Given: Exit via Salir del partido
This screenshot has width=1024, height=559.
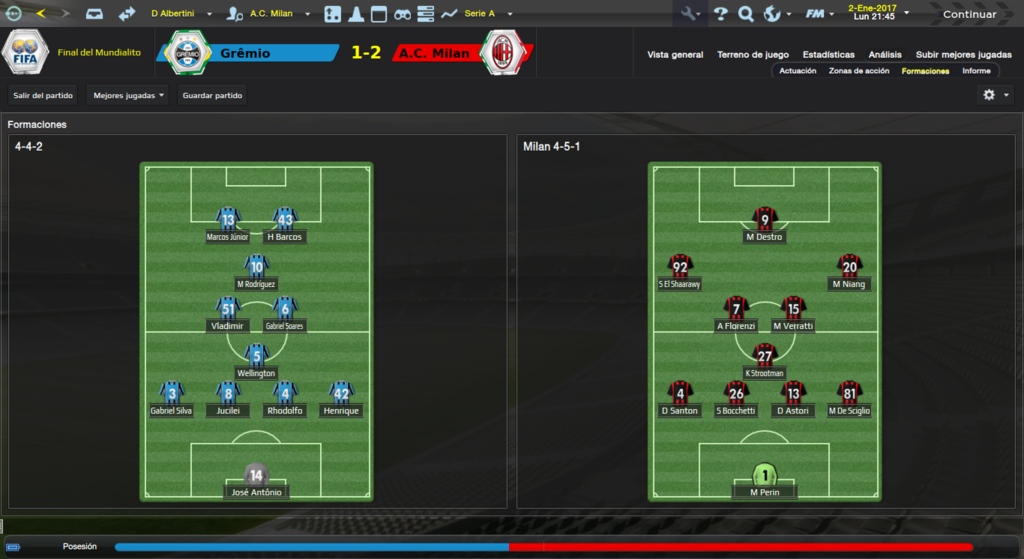Looking at the screenshot, I should pyautogui.click(x=43, y=96).
